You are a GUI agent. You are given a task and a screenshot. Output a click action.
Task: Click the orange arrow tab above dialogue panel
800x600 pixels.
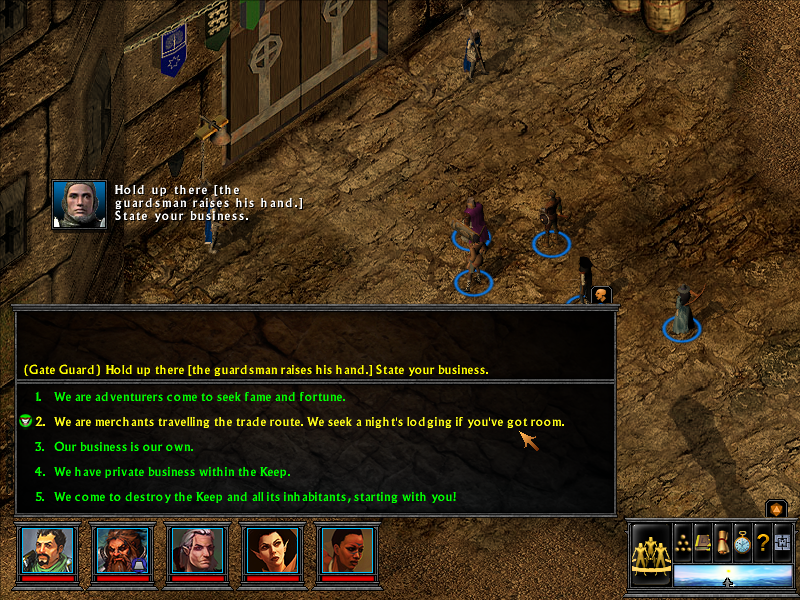click(x=601, y=294)
